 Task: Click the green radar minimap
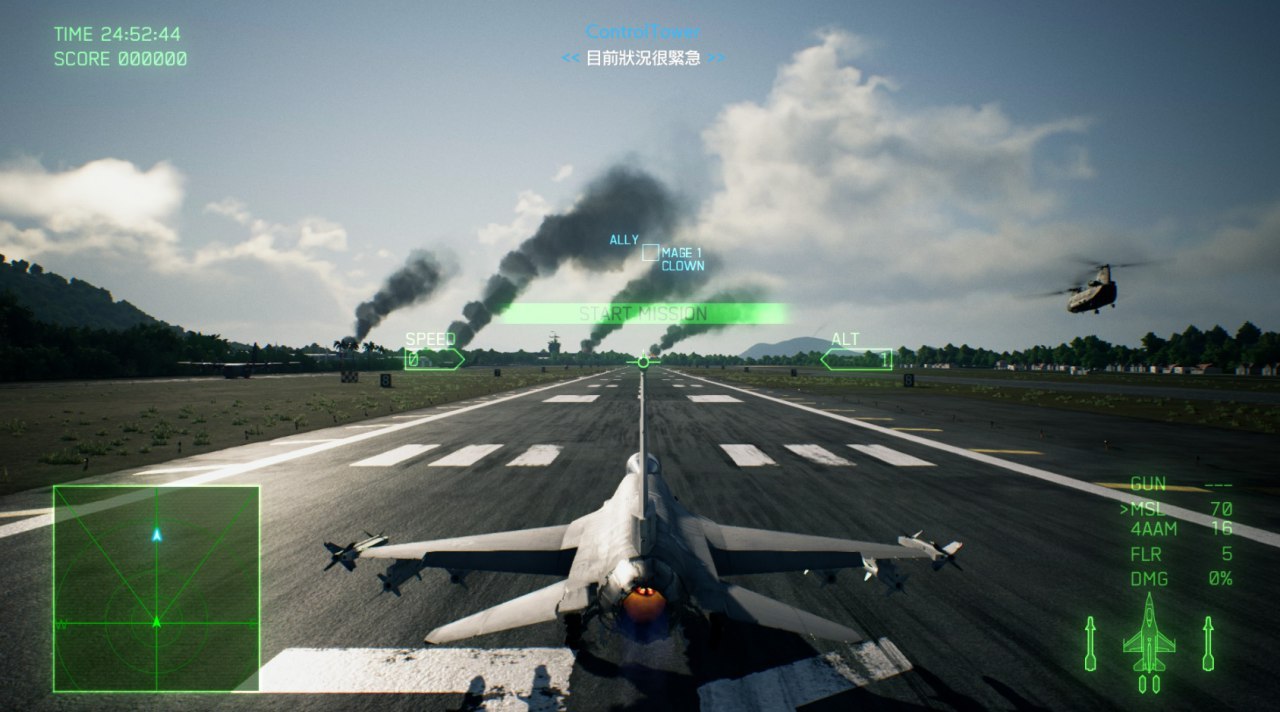click(x=156, y=588)
